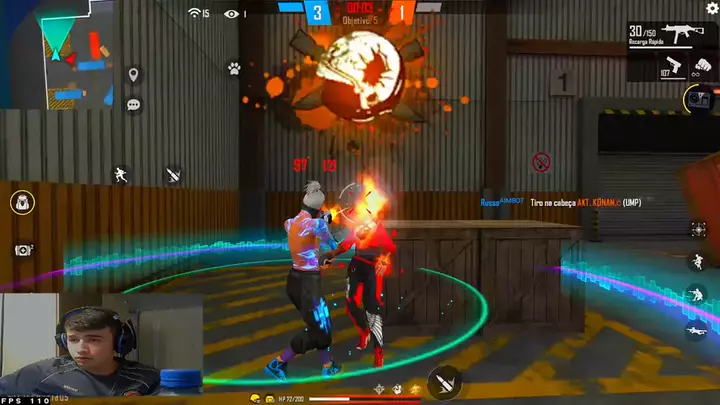Switch to the pistol weapon slot
This screenshot has width=720, height=405.
(x=672, y=68)
